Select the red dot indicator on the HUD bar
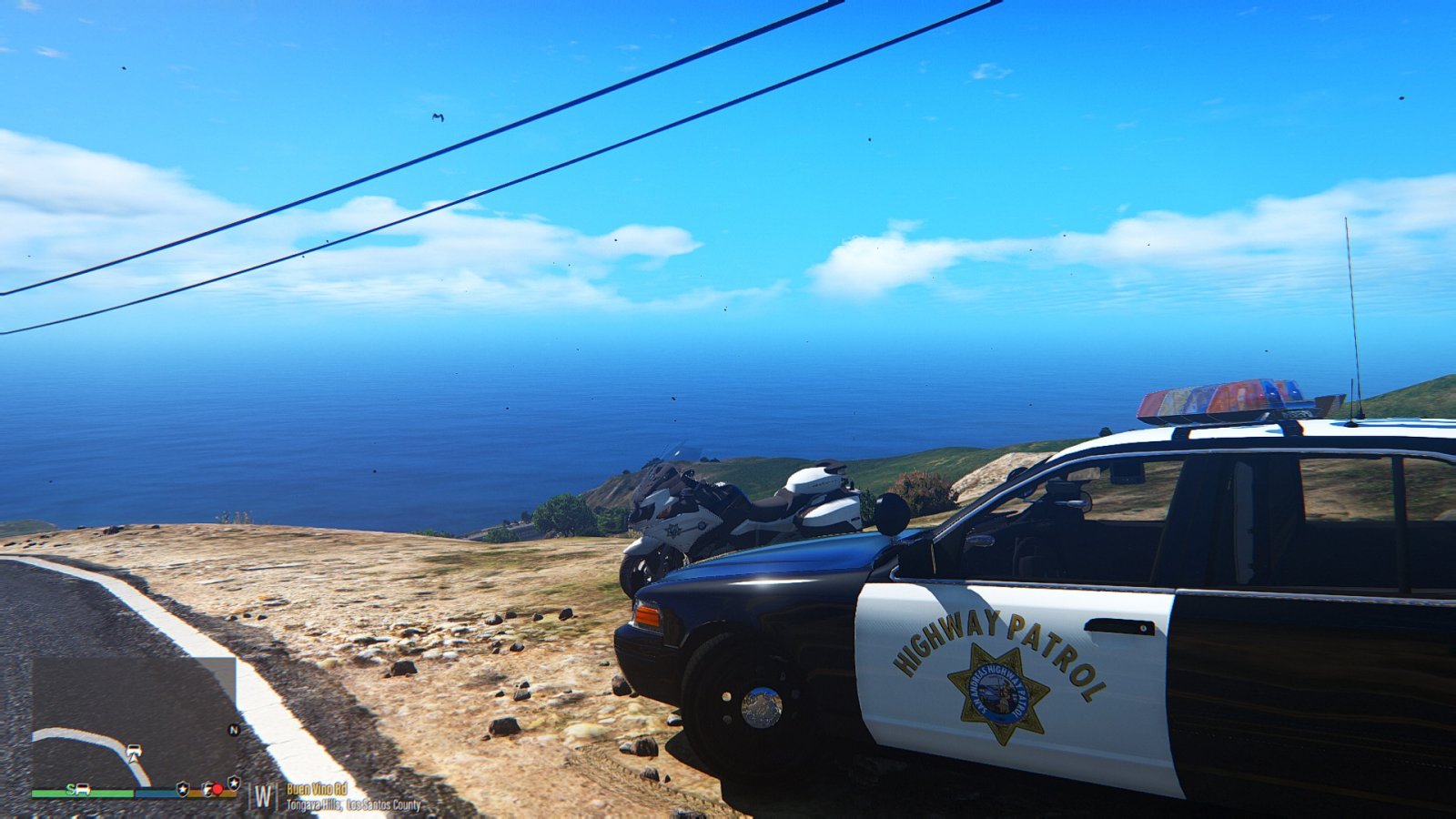The width and height of the screenshot is (1456, 819). pyautogui.click(x=217, y=789)
